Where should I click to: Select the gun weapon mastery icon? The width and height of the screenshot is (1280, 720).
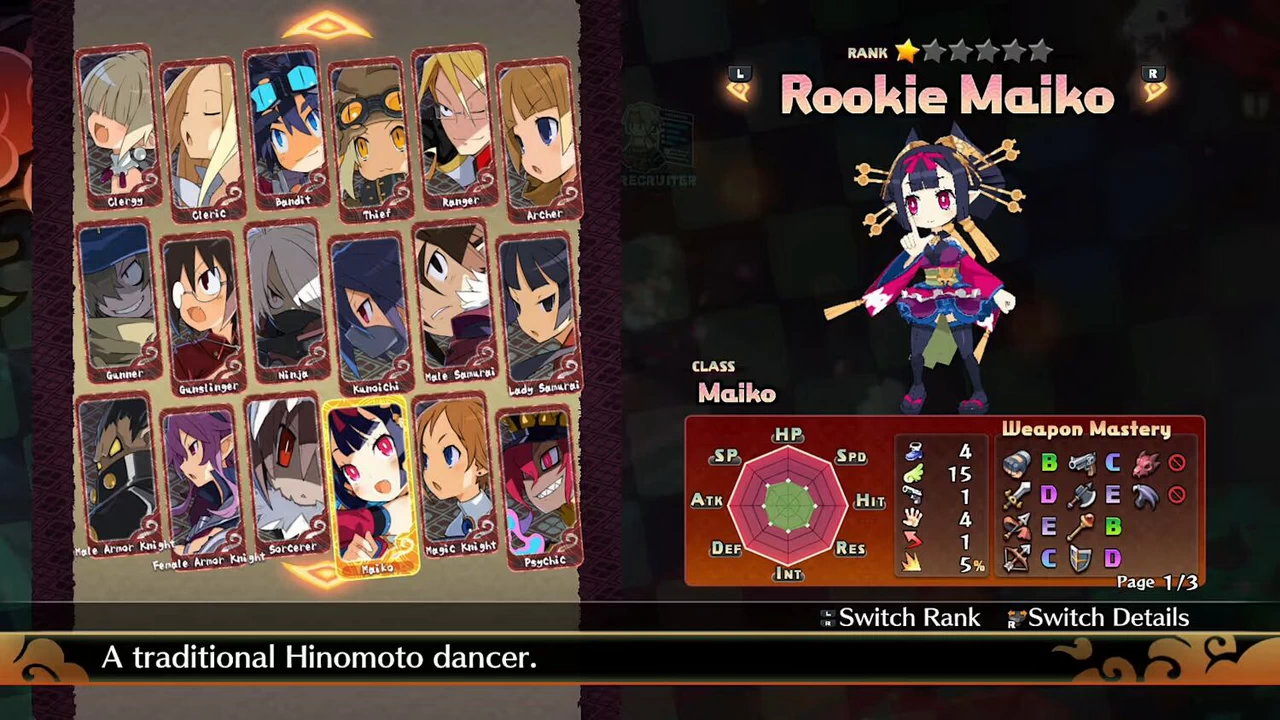pyautogui.click(x=1085, y=463)
